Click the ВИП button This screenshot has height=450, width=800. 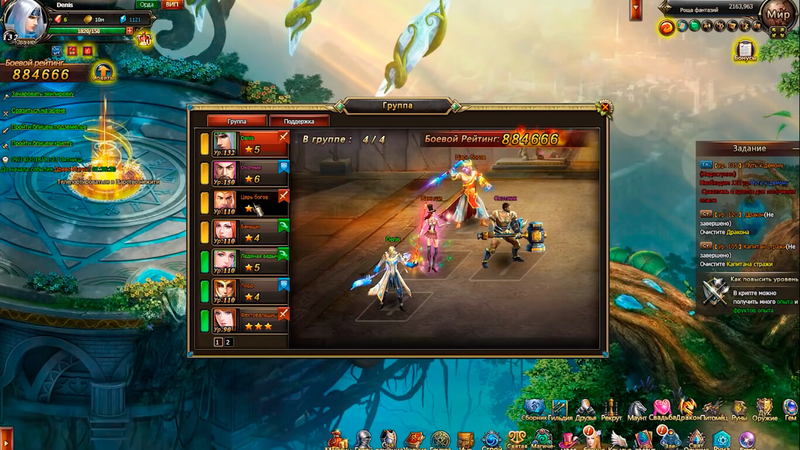[x=173, y=5]
